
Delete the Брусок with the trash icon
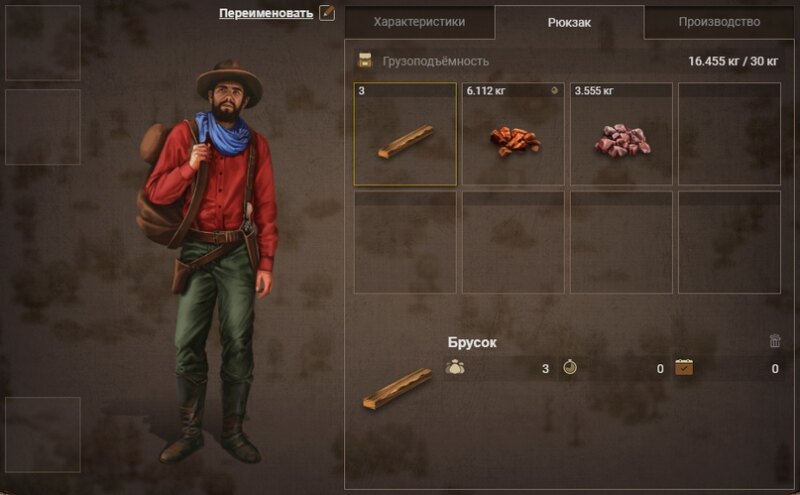tap(775, 341)
